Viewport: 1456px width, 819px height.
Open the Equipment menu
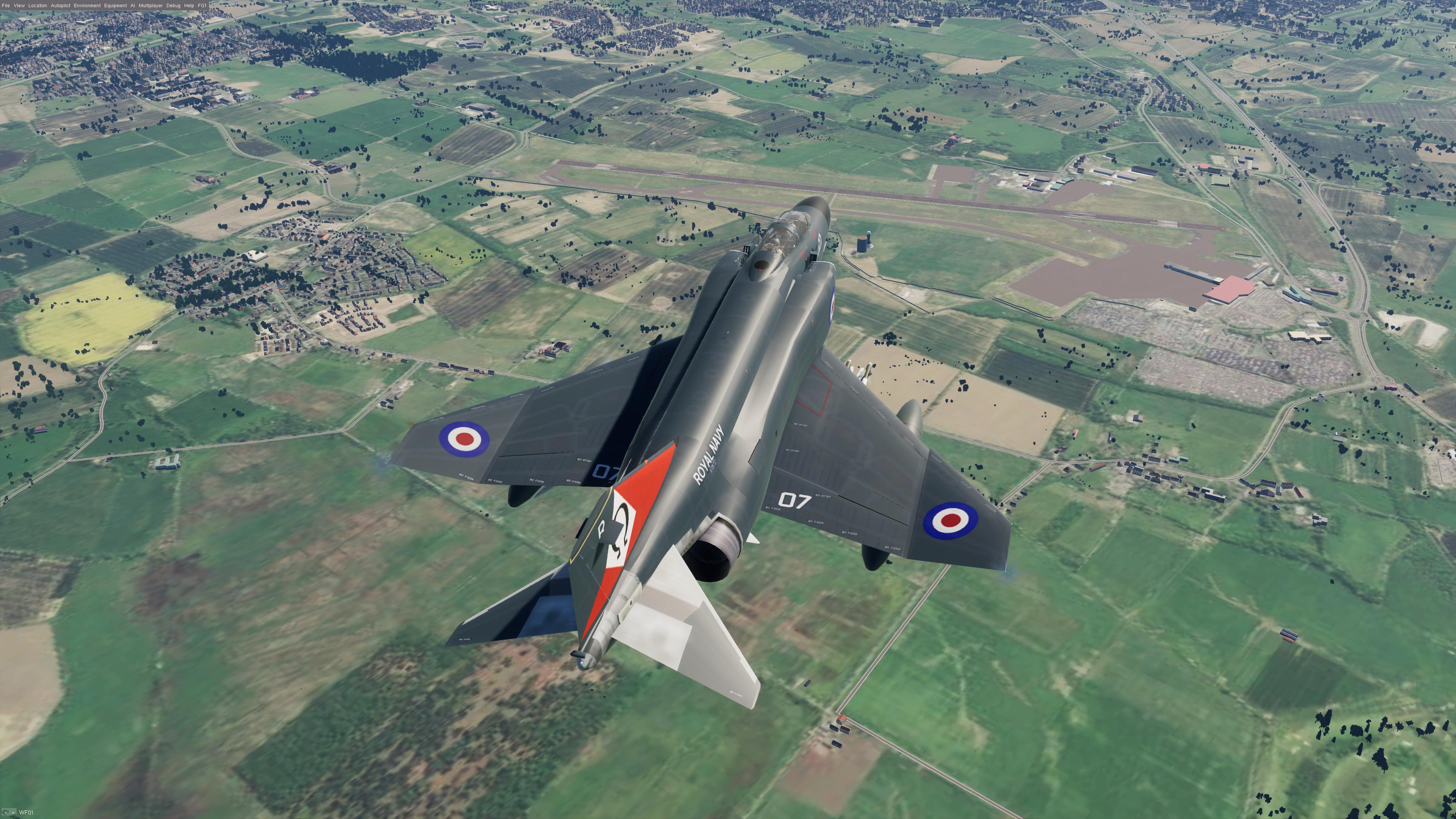[115, 6]
